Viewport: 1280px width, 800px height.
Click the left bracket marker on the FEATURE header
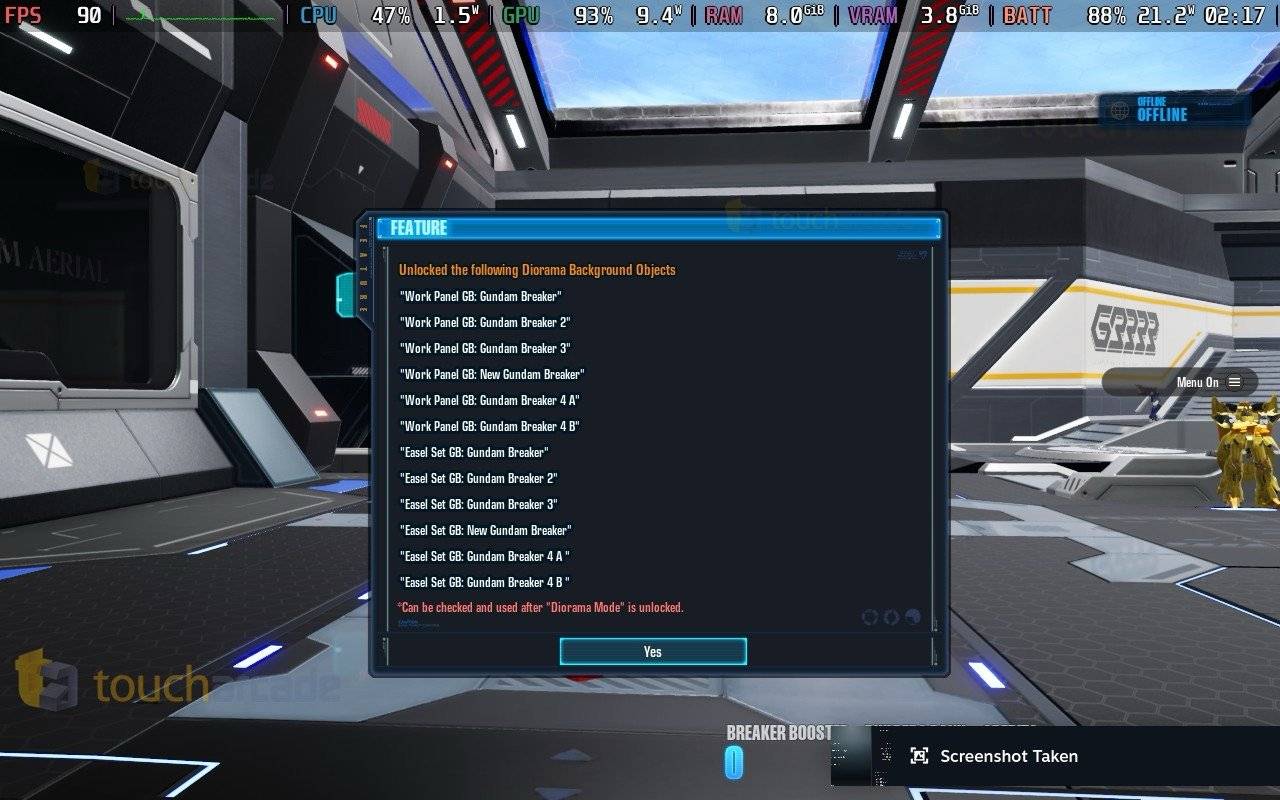(381, 228)
